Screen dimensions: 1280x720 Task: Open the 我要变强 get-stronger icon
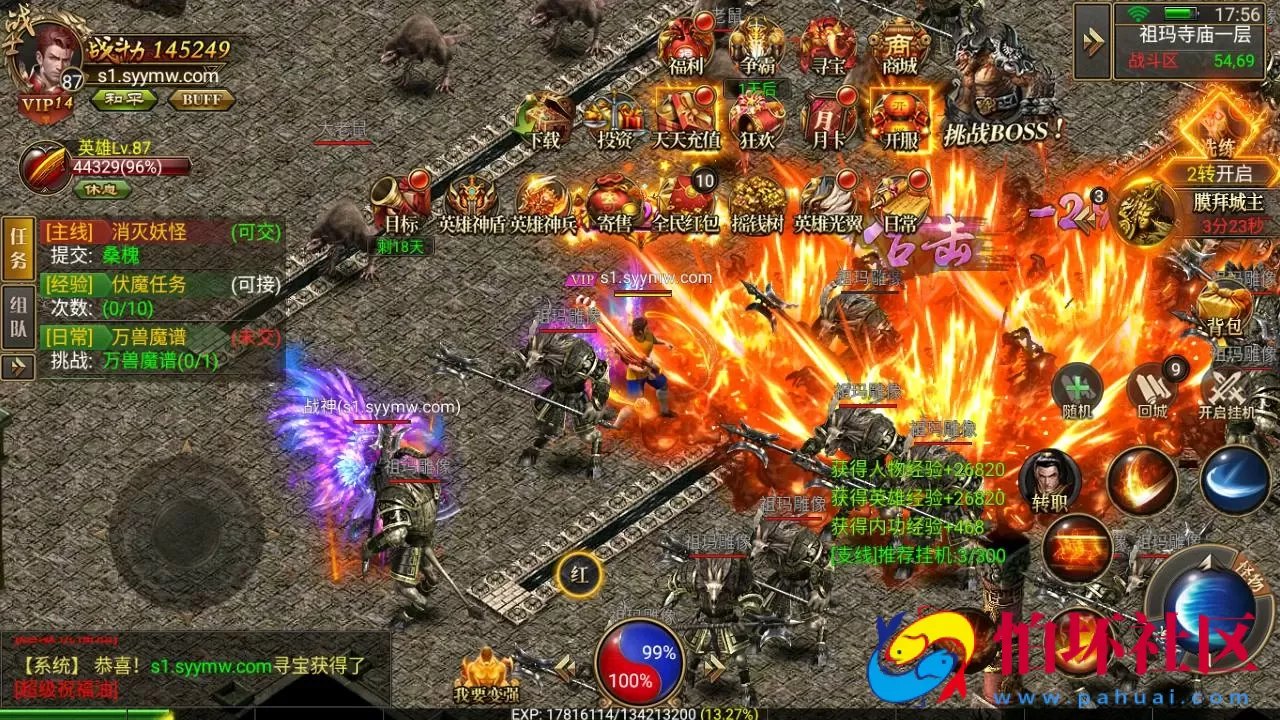click(485, 674)
